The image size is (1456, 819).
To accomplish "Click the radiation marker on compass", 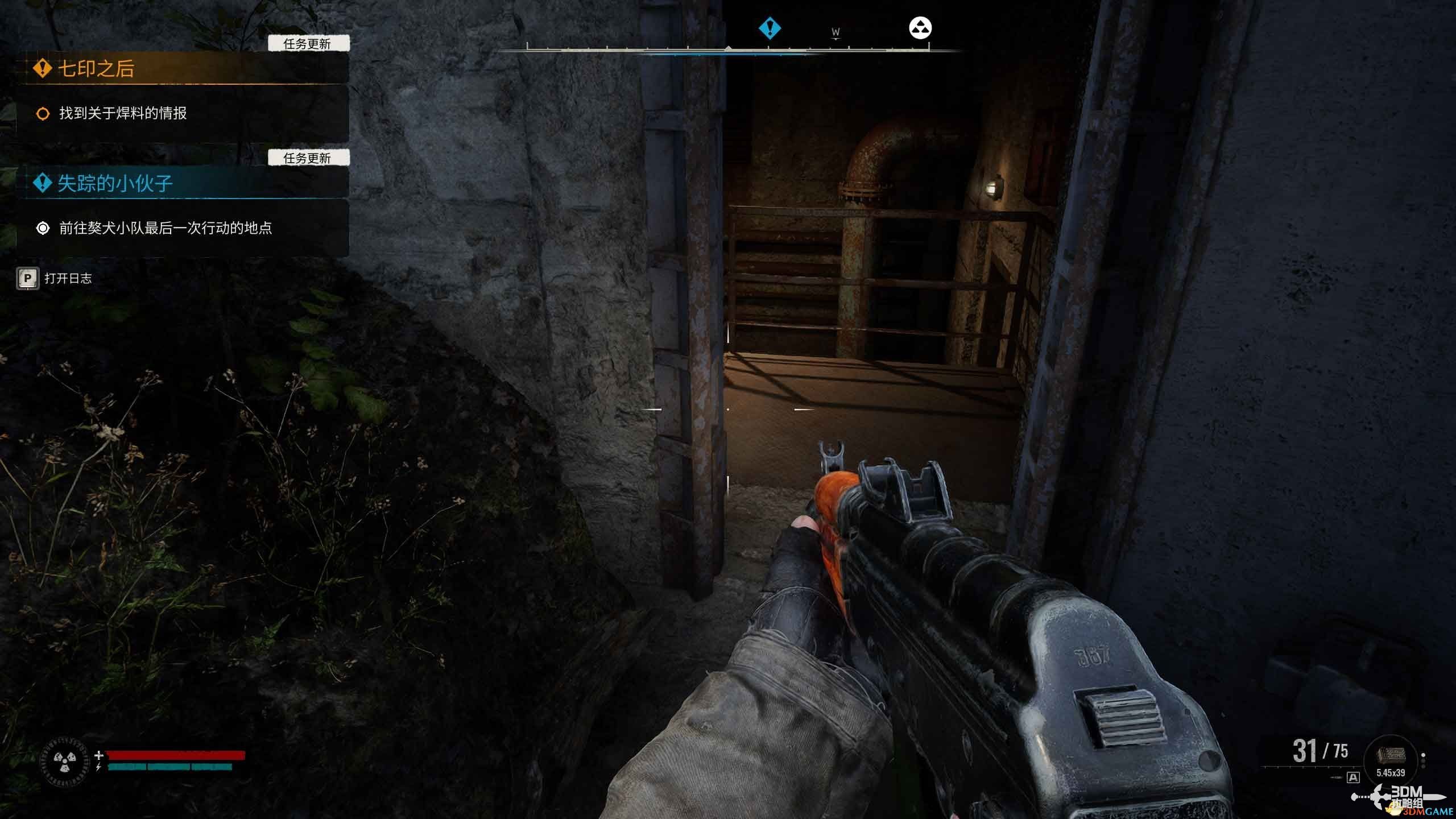I will (920, 28).
